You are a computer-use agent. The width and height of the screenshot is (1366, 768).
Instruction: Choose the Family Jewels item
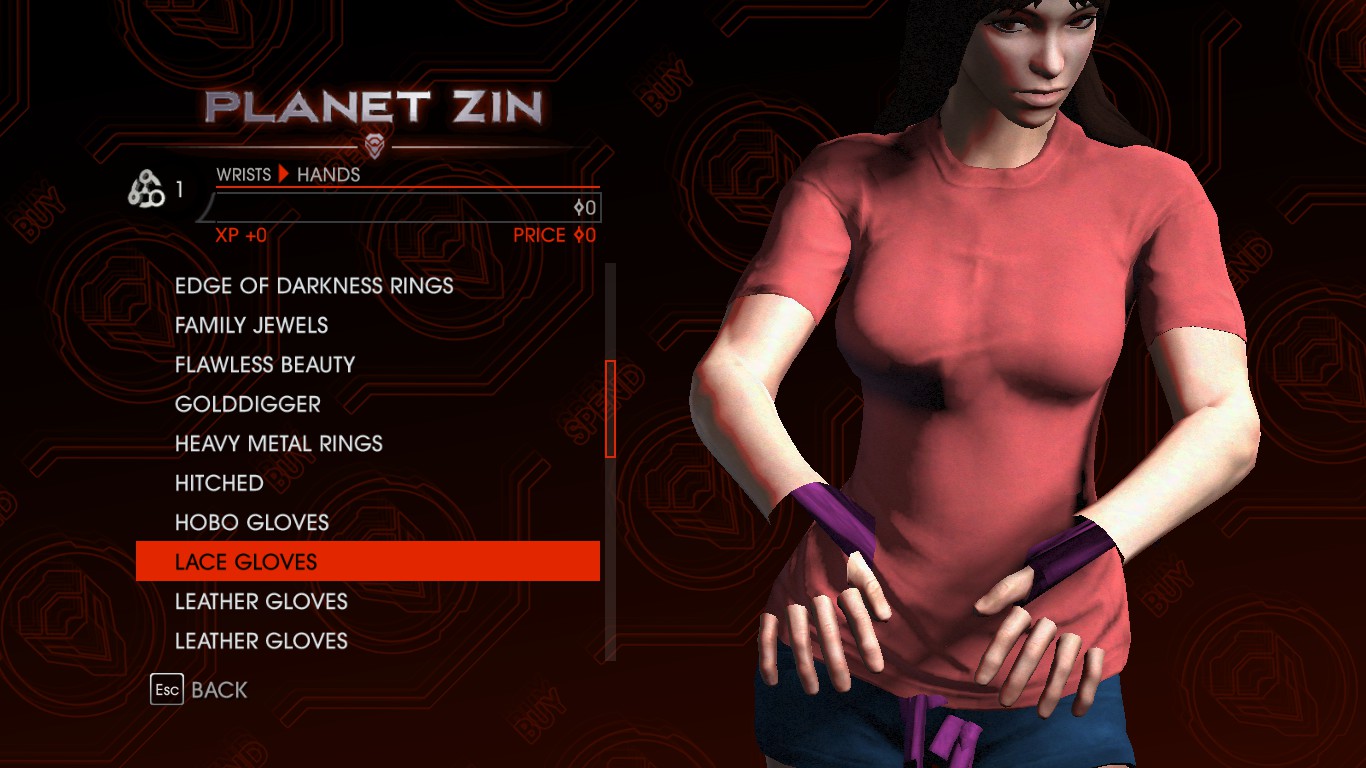pyautogui.click(x=251, y=325)
